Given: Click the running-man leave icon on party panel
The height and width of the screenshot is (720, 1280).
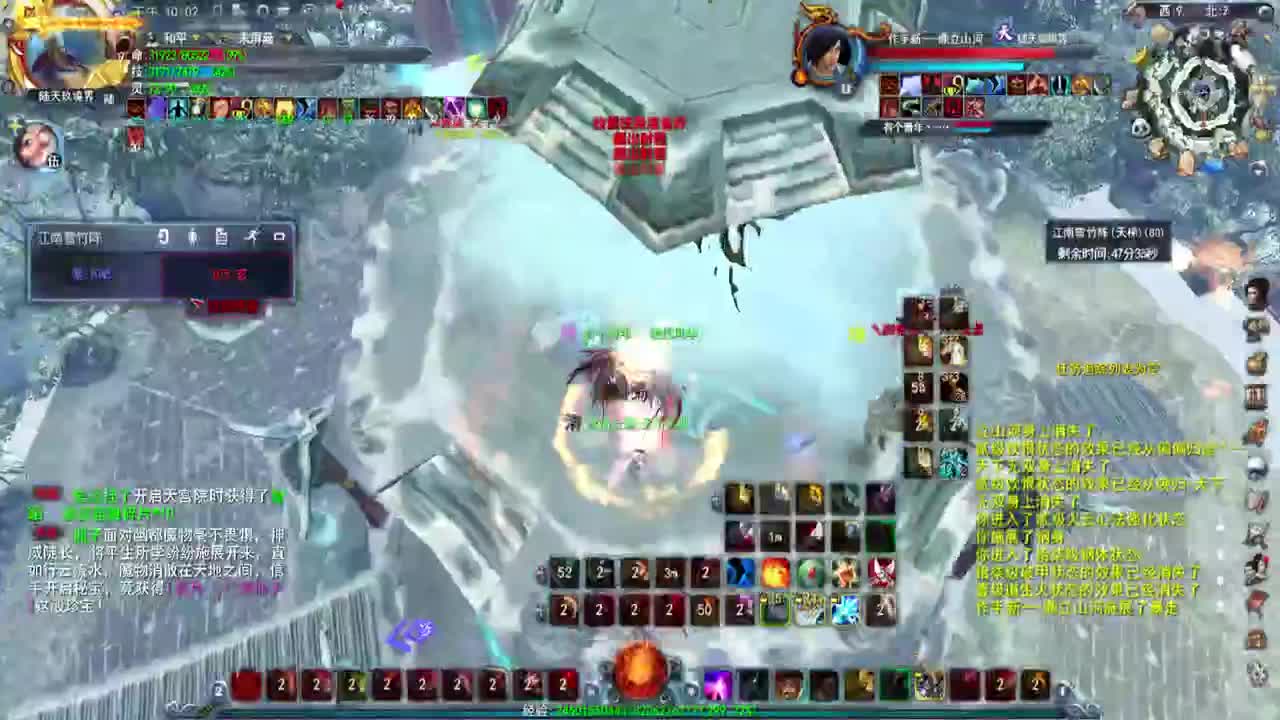Looking at the screenshot, I should point(253,238).
